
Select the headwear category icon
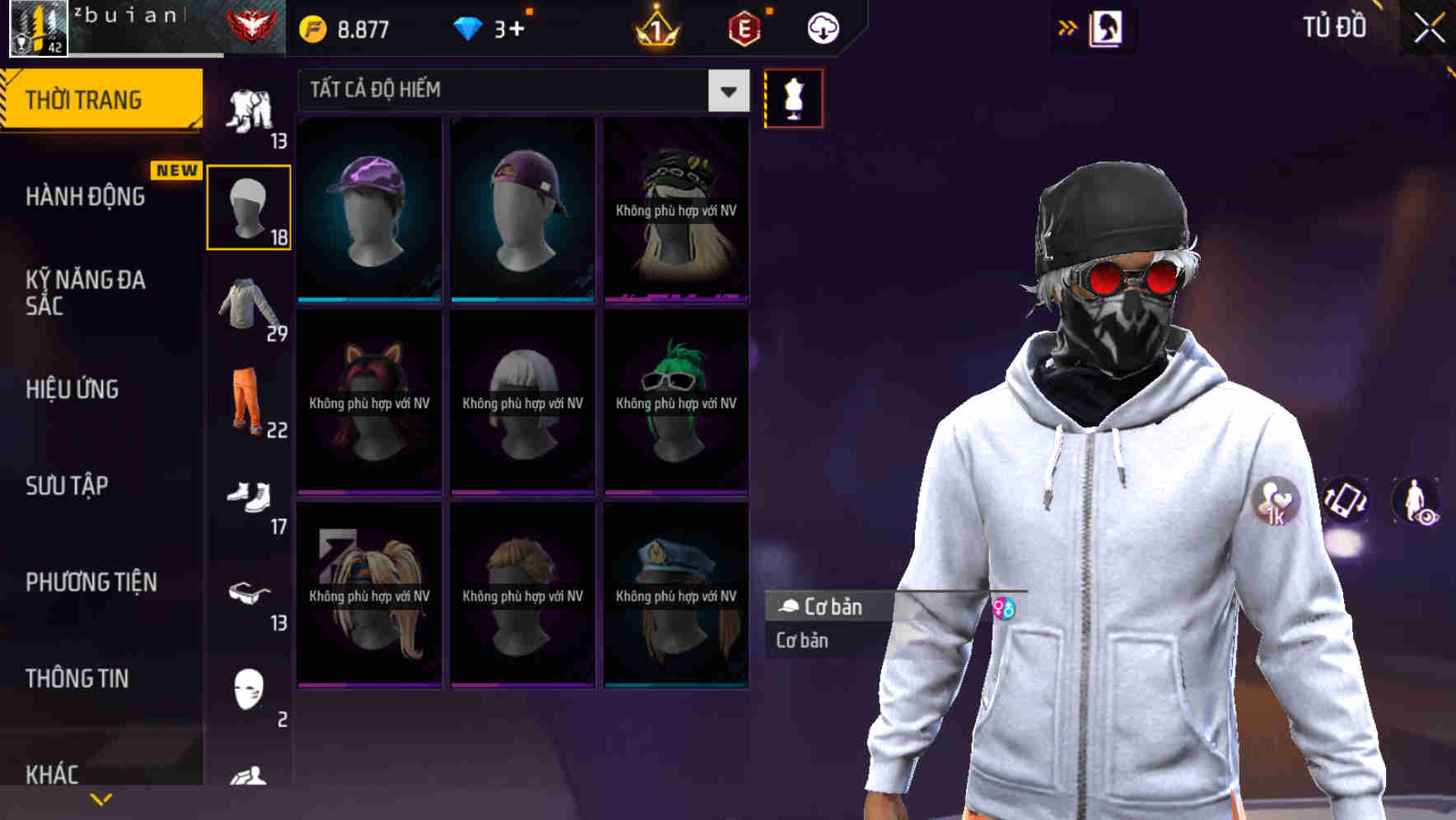click(248, 203)
